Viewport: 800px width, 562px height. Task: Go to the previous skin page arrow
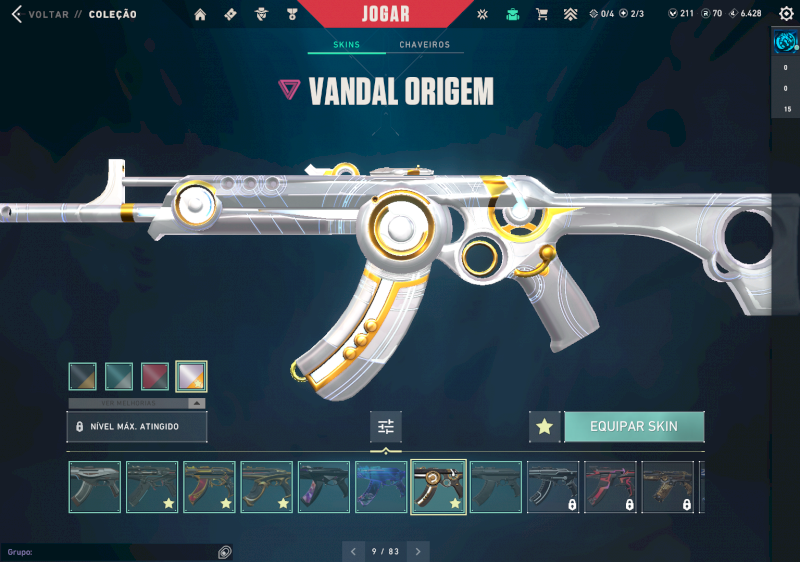click(353, 551)
